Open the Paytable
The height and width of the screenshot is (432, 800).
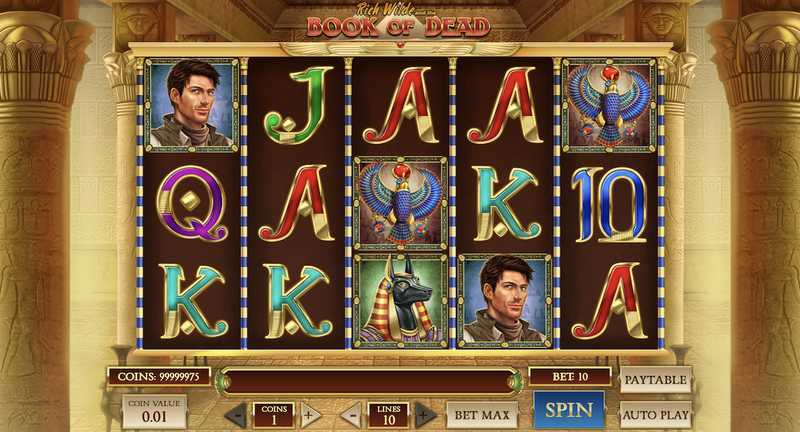click(x=656, y=380)
